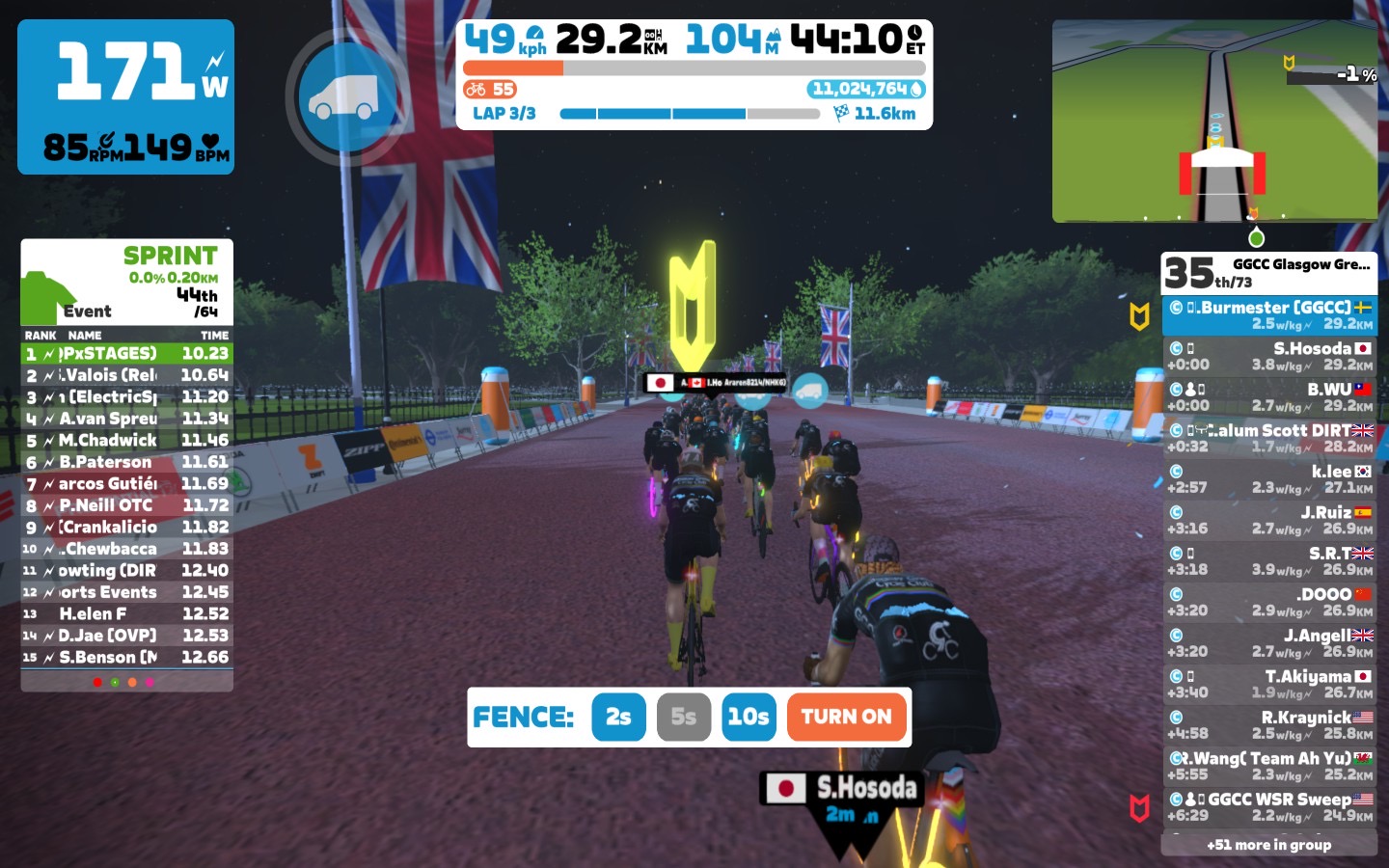Select the GGCC WSR Sweep rider row
The height and width of the screenshot is (868, 1389).
point(1268,806)
